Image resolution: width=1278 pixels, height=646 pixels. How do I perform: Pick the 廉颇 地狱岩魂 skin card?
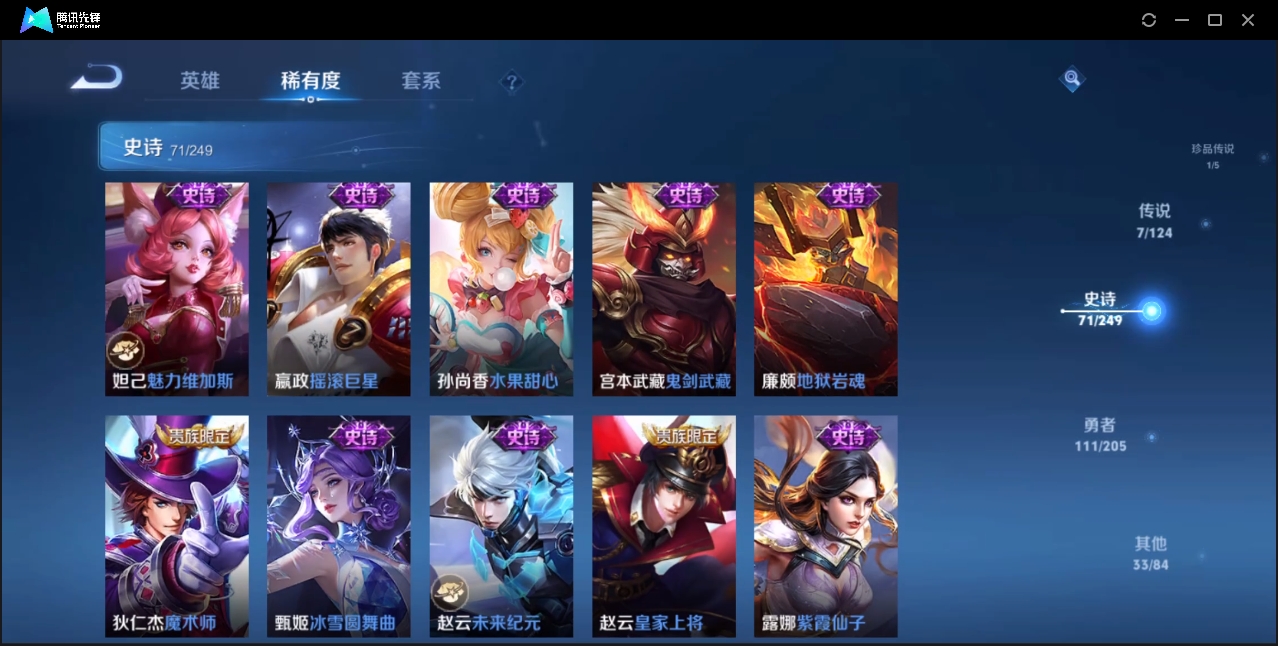[826, 289]
